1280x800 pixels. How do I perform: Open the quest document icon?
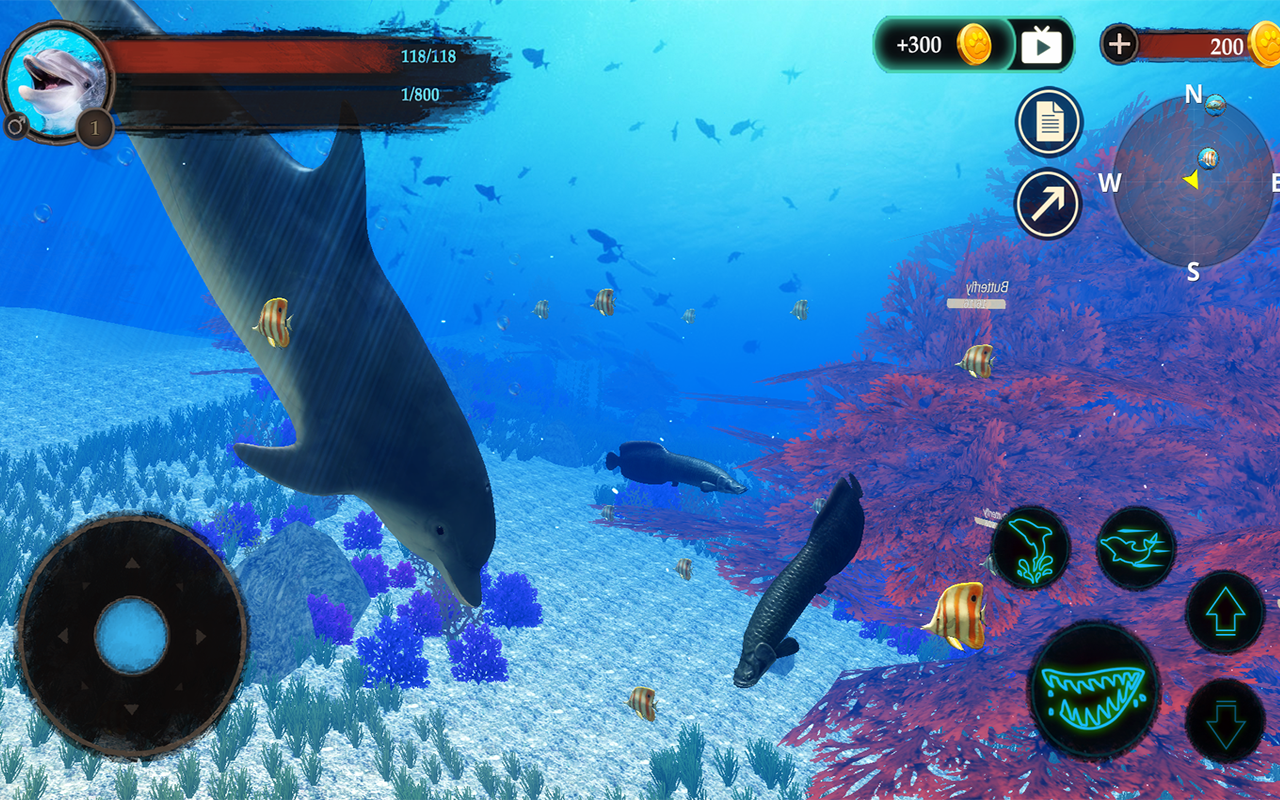point(1049,123)
